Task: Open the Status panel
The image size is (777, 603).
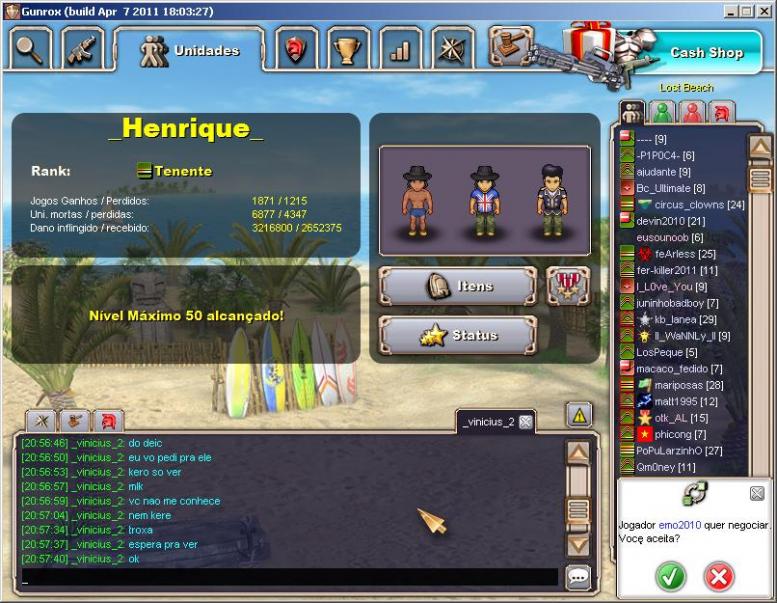Action: click(x=458, y=335)
